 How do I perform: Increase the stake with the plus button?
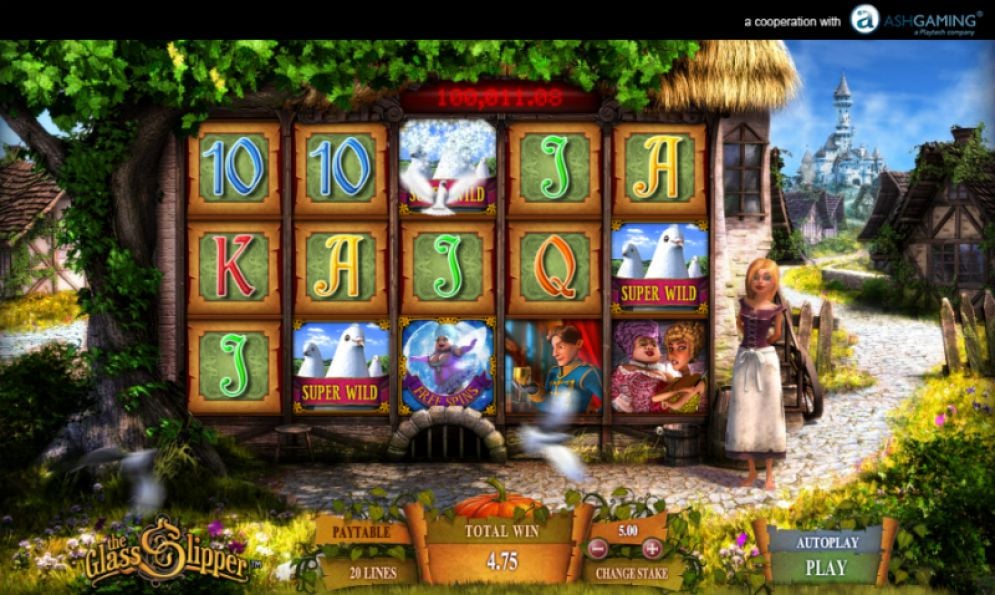click(651, 548)
